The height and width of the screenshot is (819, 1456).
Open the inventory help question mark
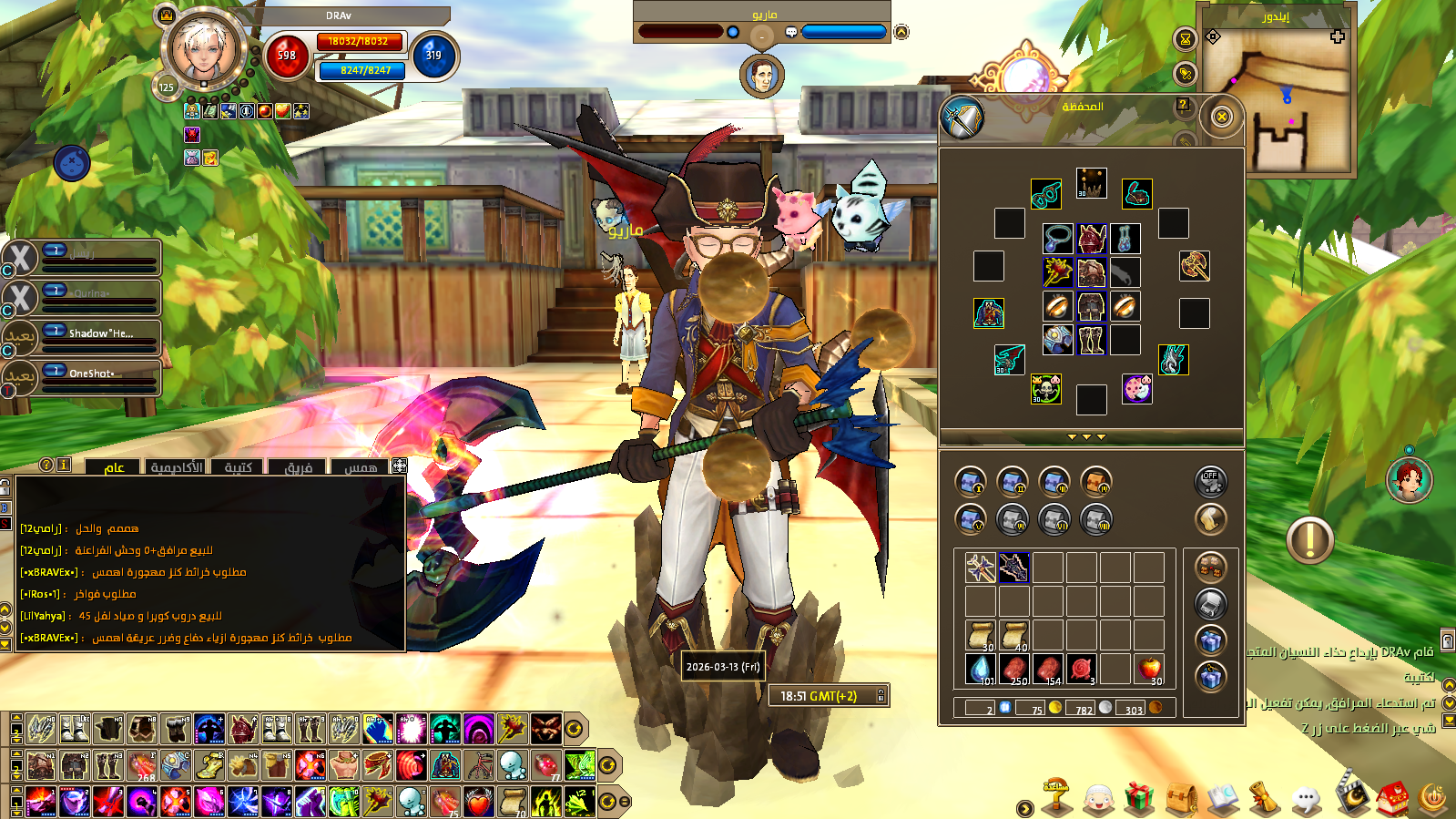tap(1183, 106)
